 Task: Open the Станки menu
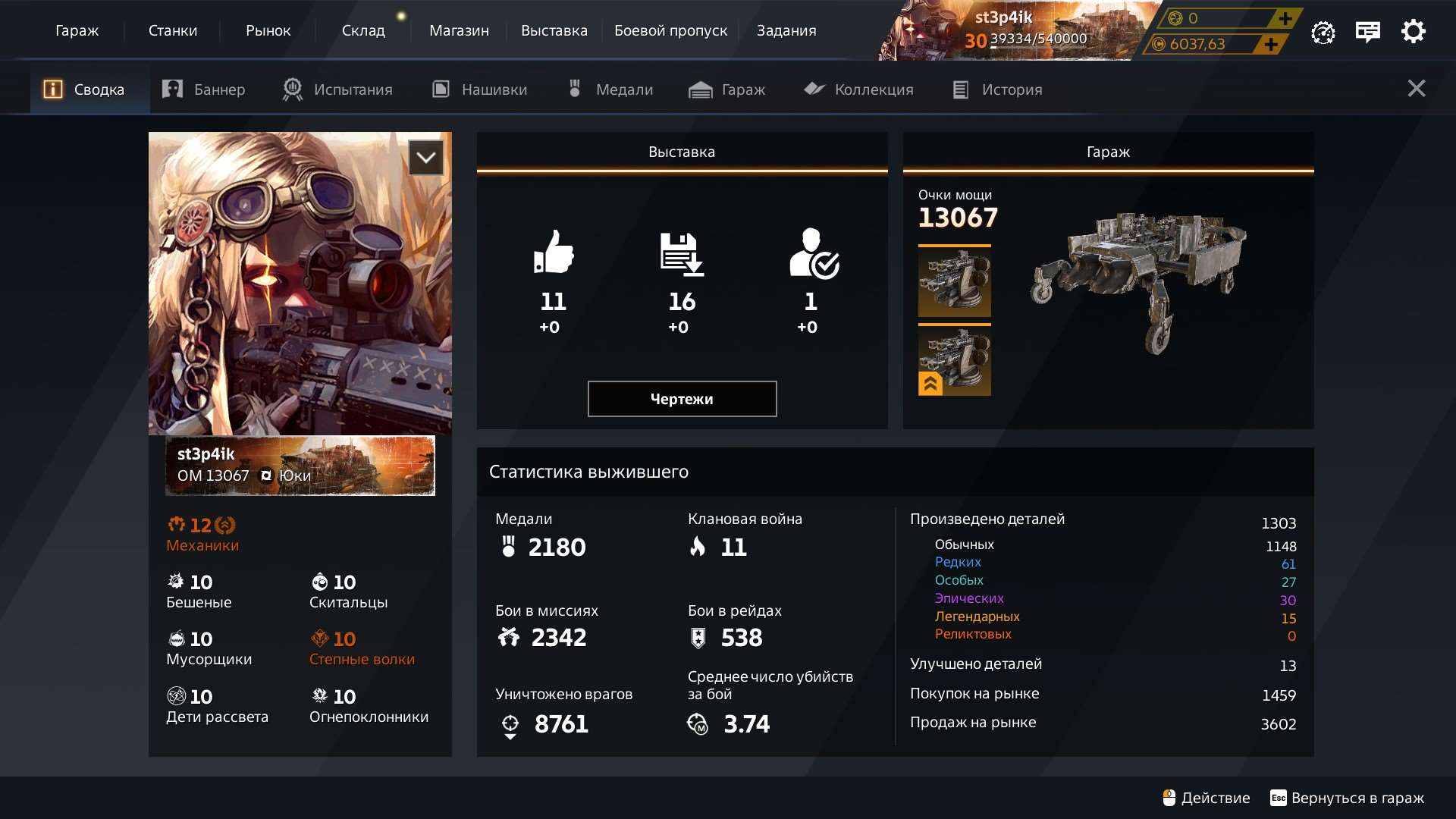(x=173, y=30)
